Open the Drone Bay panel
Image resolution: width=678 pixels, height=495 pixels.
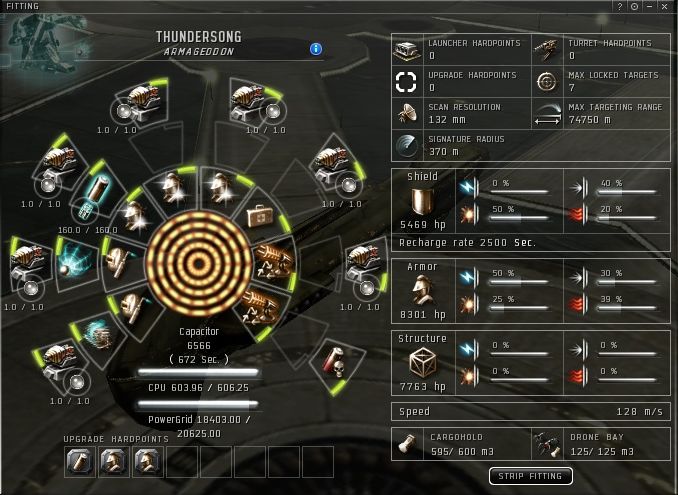coord(600,444)
